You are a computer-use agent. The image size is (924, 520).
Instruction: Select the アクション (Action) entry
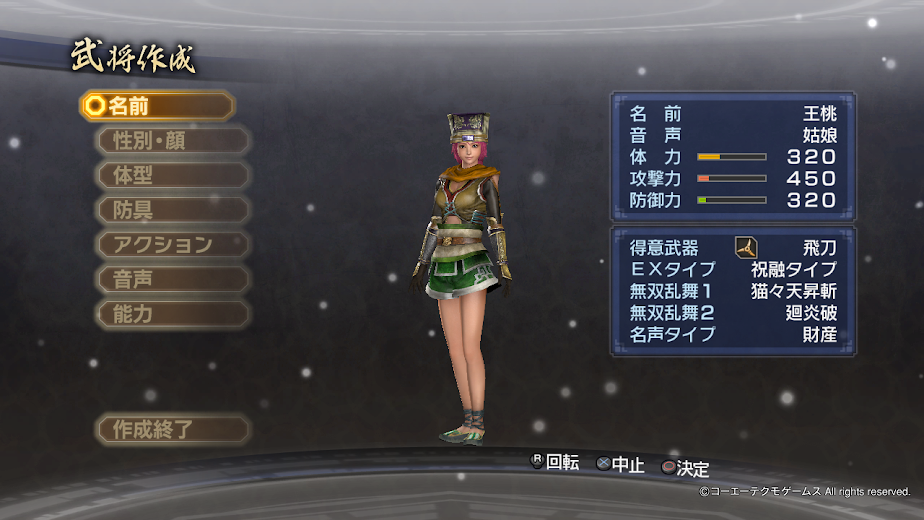click(x=172, y=244)
